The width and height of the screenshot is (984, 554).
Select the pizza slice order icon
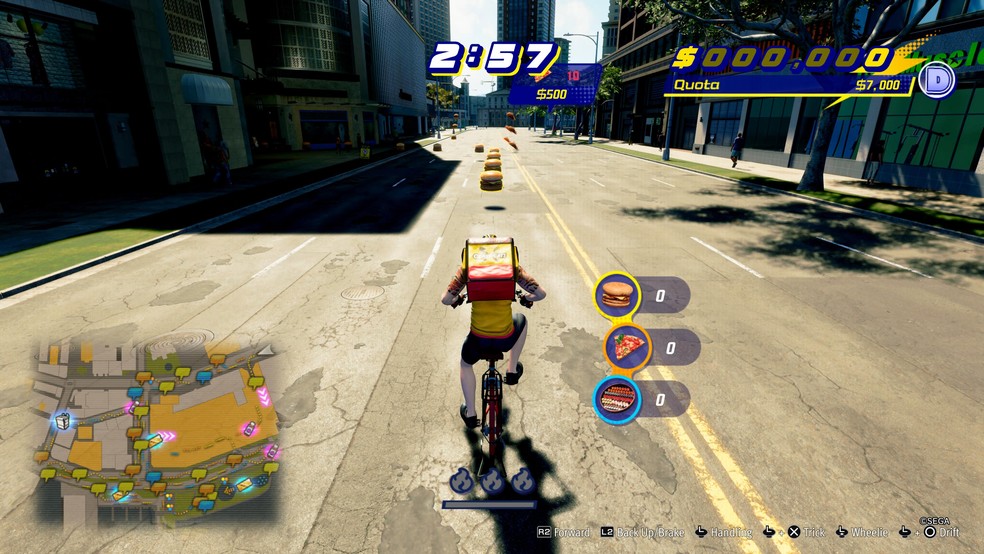point(627,347)
